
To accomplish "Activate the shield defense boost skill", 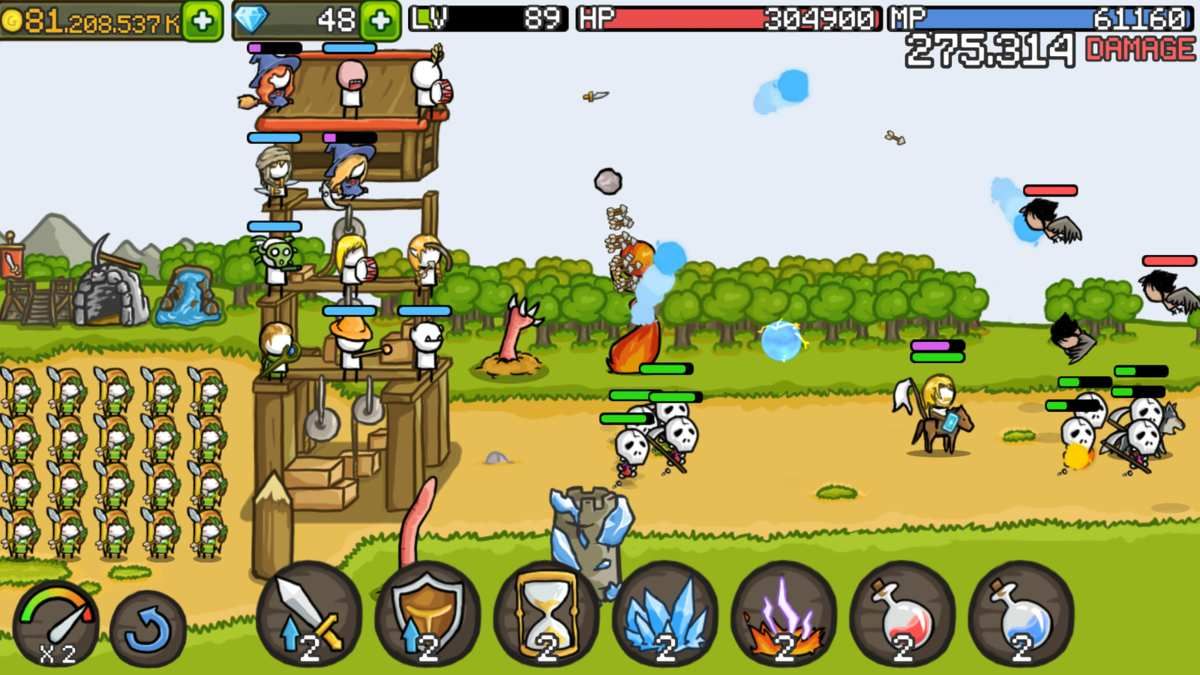I will [x=428, y=614].
